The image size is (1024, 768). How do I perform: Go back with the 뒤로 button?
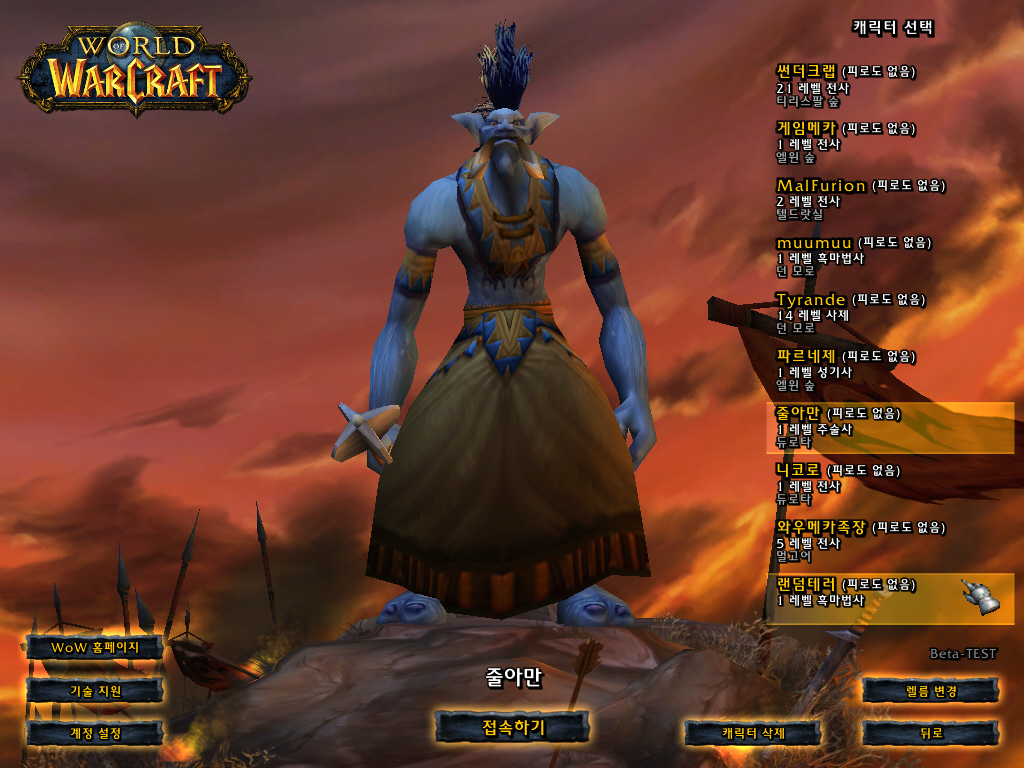pyautogui.click(x=930, y=733)
